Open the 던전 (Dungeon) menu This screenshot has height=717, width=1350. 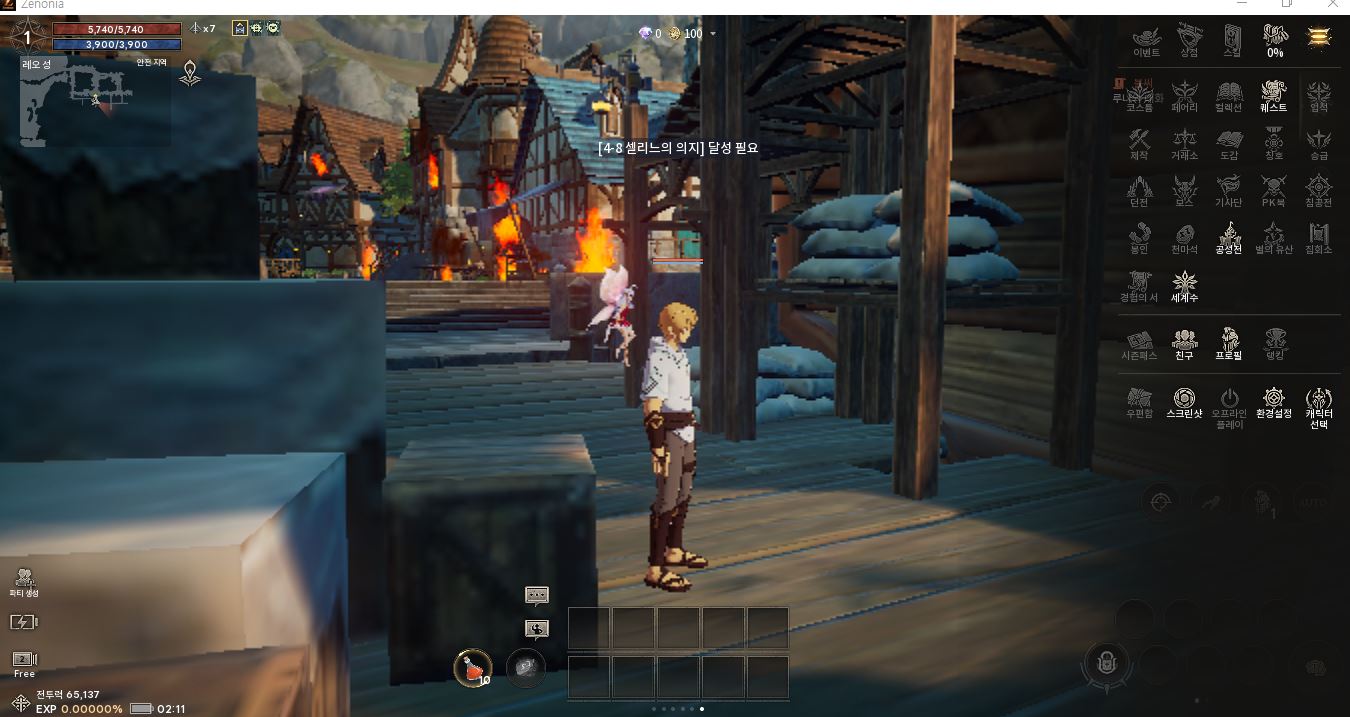click(1139, 190)
